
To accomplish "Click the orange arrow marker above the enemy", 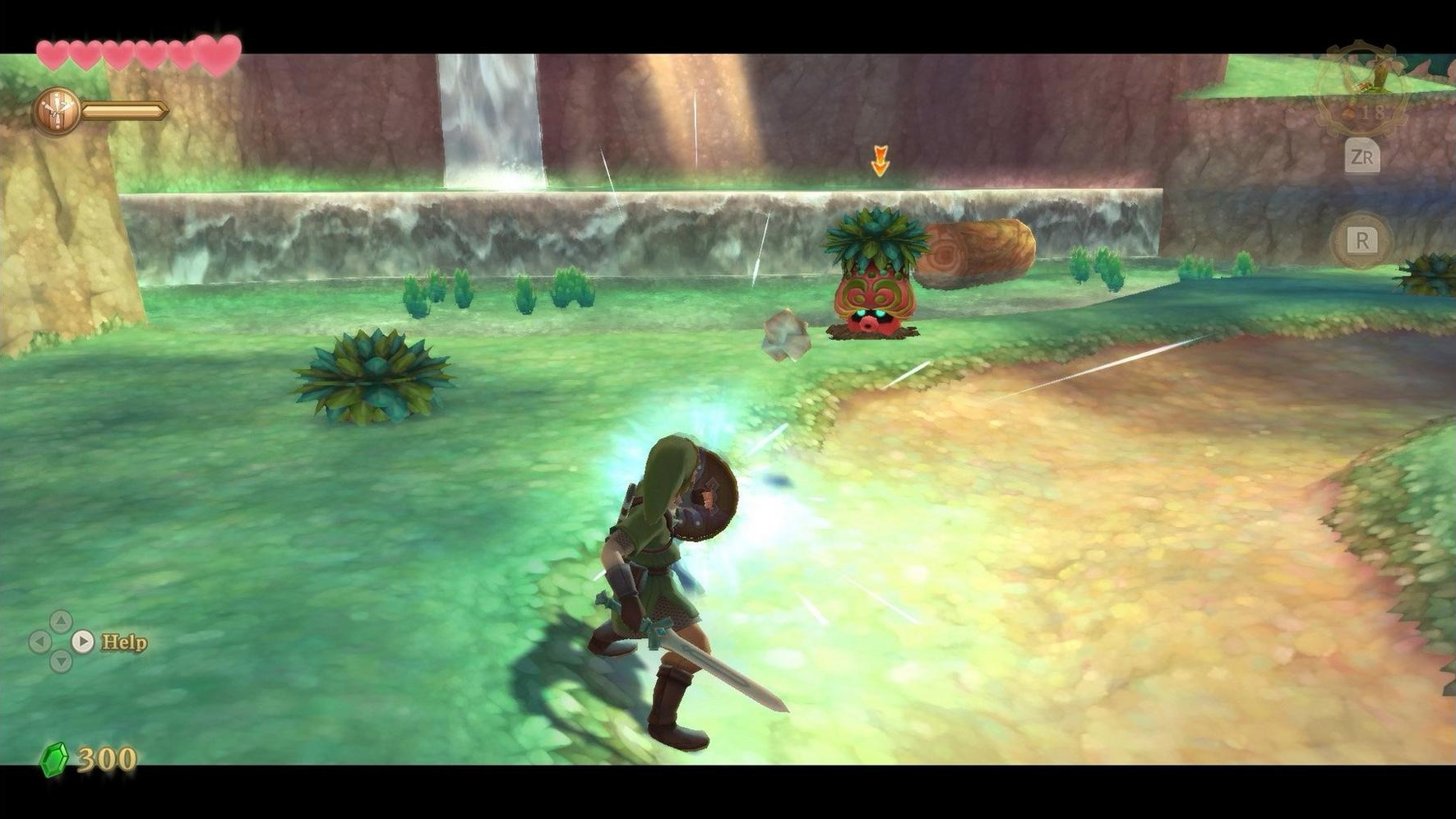I will (x=882, y=159).
